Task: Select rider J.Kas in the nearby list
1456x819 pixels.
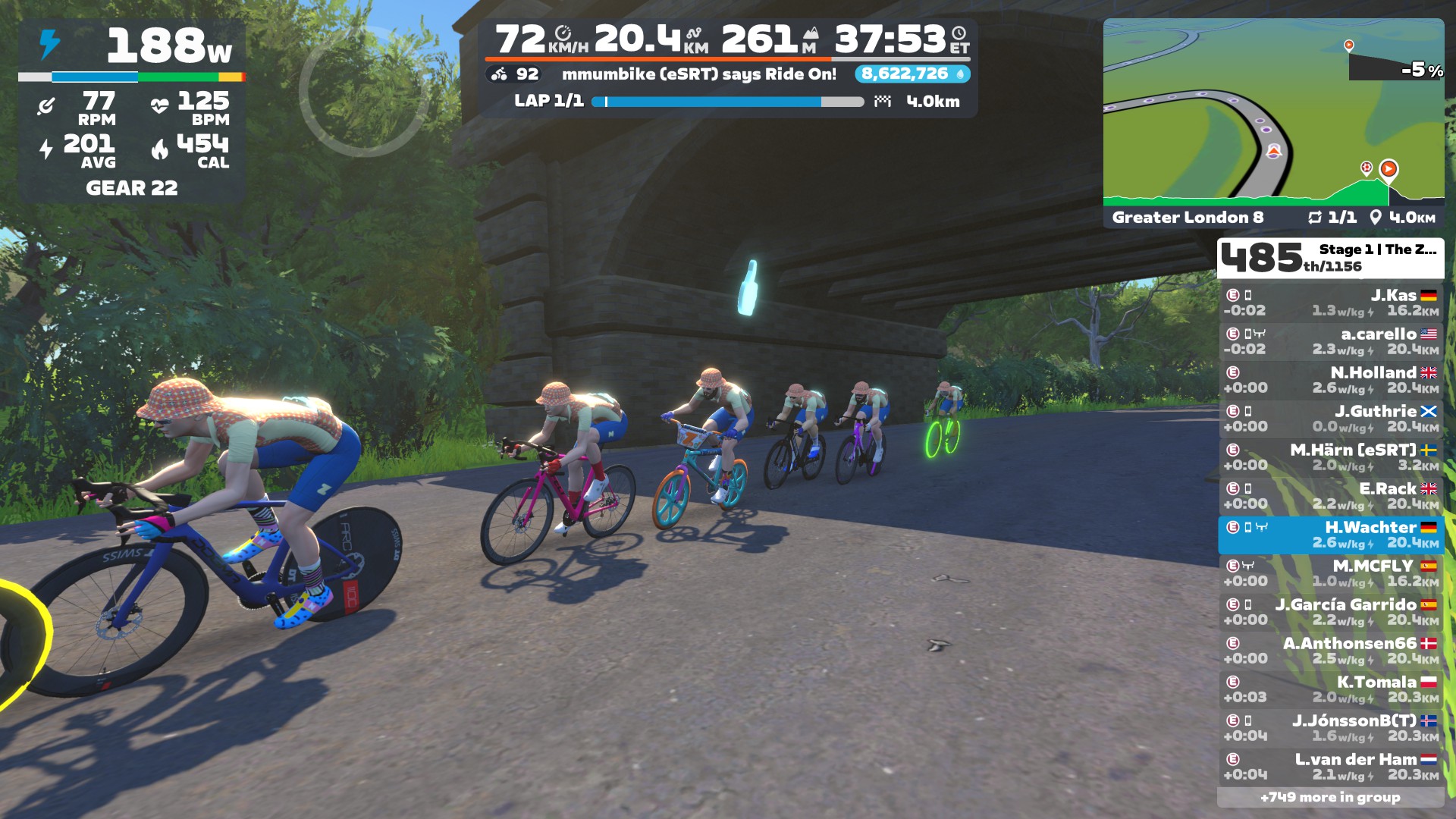Action: [x=1330, y=303]
